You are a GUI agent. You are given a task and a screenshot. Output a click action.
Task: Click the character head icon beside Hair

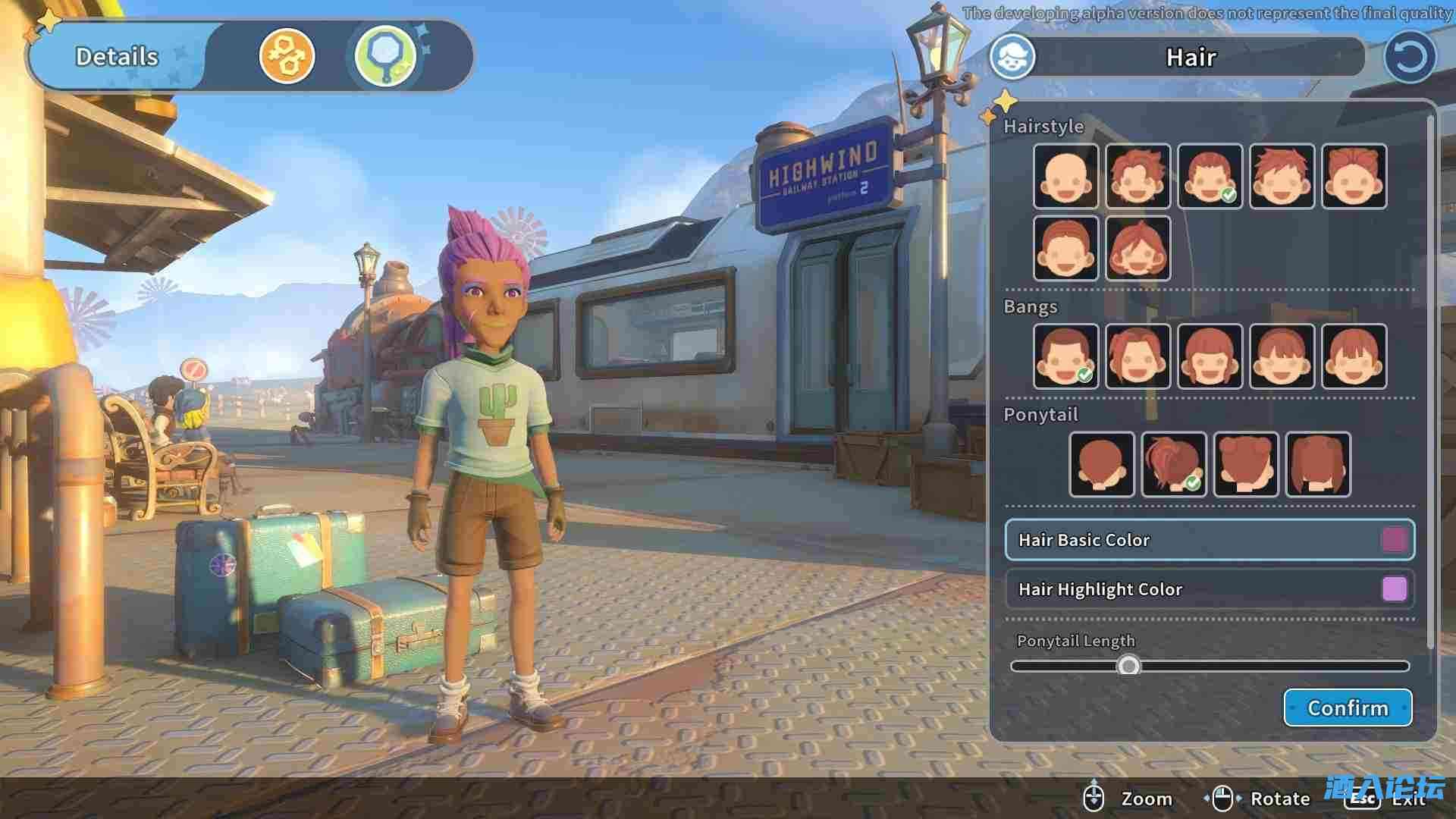pos(1012,57)
